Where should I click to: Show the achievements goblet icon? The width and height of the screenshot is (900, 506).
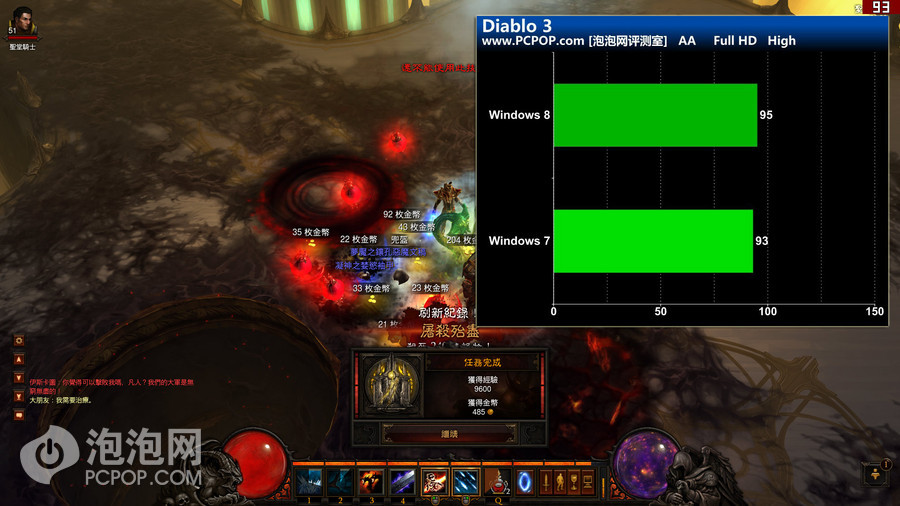(x=574, y=483)
